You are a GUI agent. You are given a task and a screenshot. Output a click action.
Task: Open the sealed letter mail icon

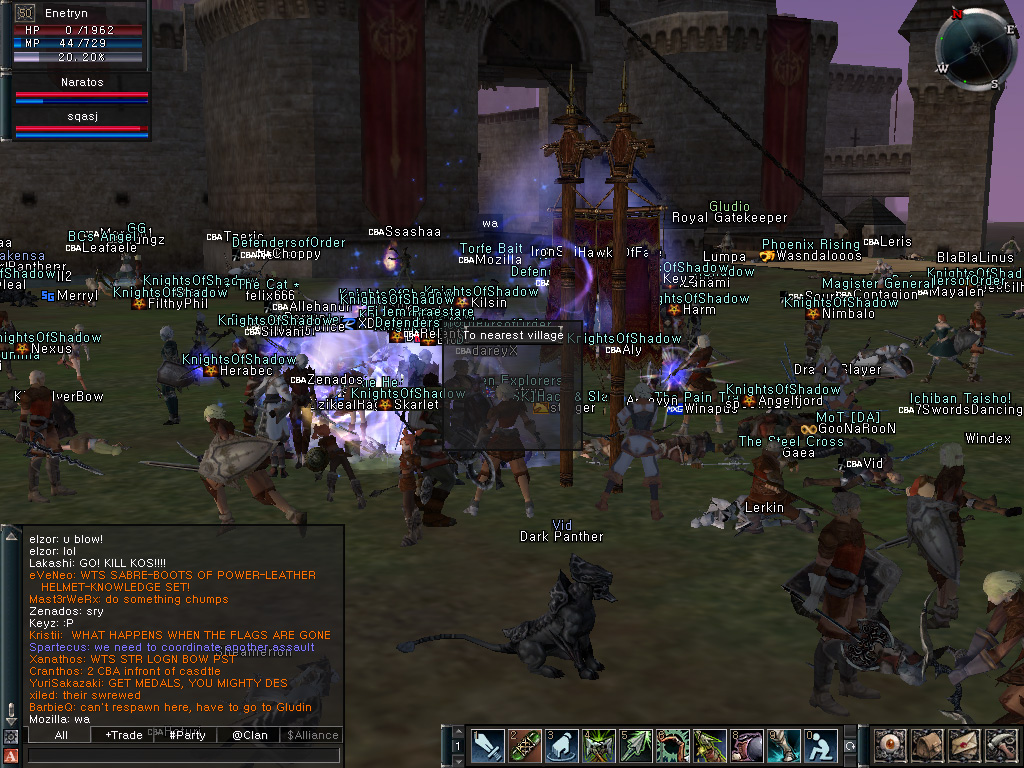[962, 746]
